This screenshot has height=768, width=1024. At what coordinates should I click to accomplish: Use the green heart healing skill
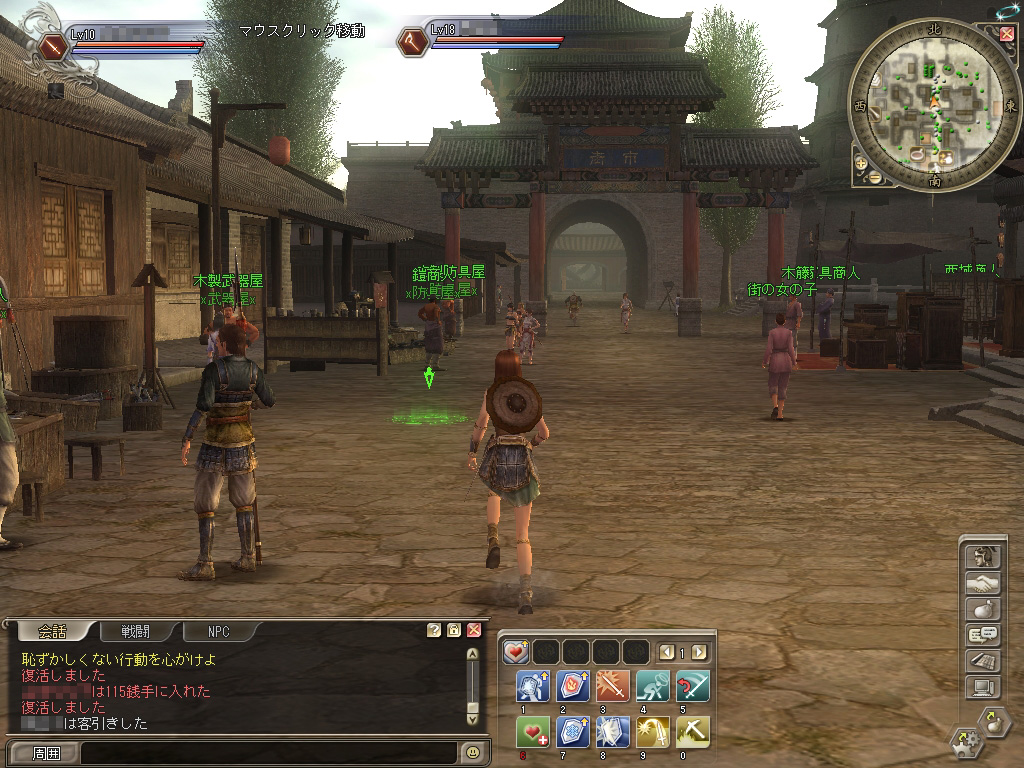click(531, 732)
